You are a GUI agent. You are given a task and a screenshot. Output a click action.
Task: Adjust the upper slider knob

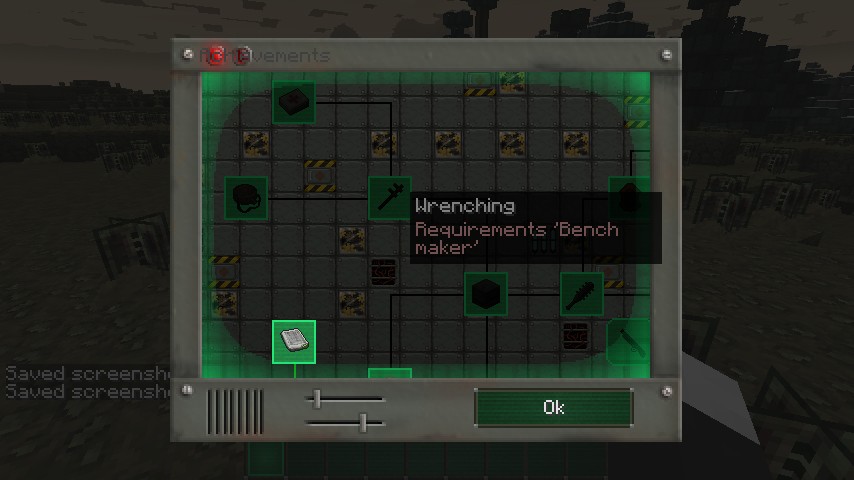point(318,400)
